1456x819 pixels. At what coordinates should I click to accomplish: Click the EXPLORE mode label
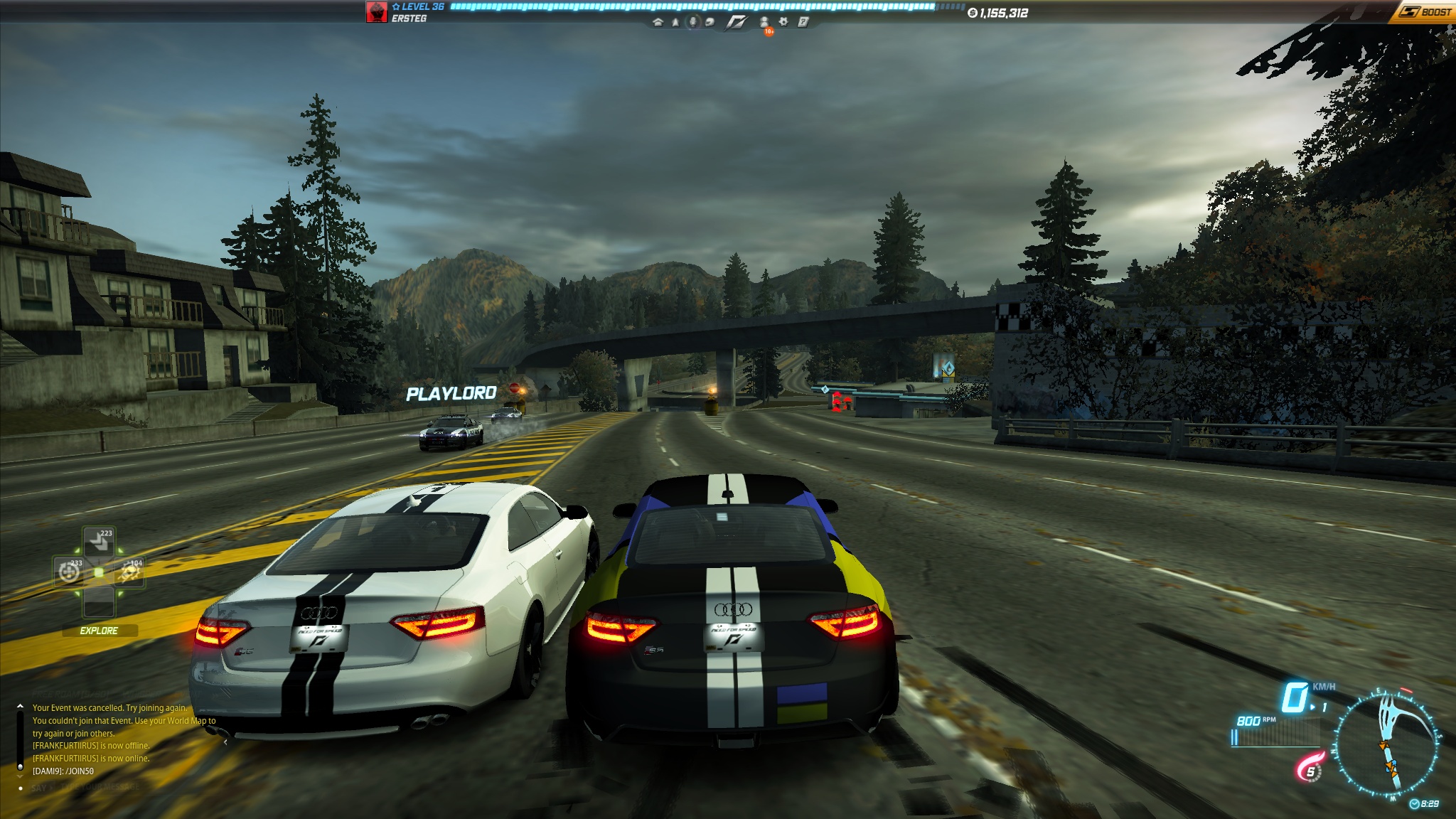(x=99, y=631)
